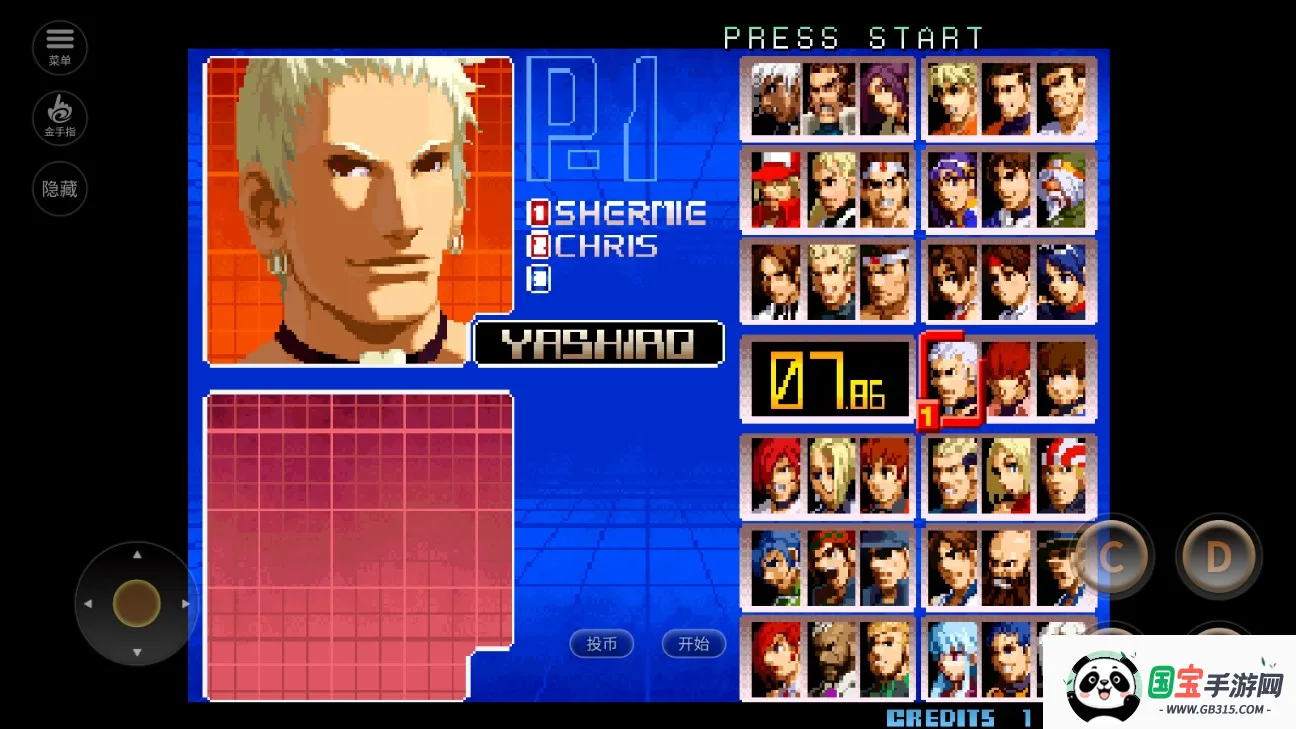Insert a coin with 投币
This screenshot has width=1296, height=729.
tap(602, 644)
